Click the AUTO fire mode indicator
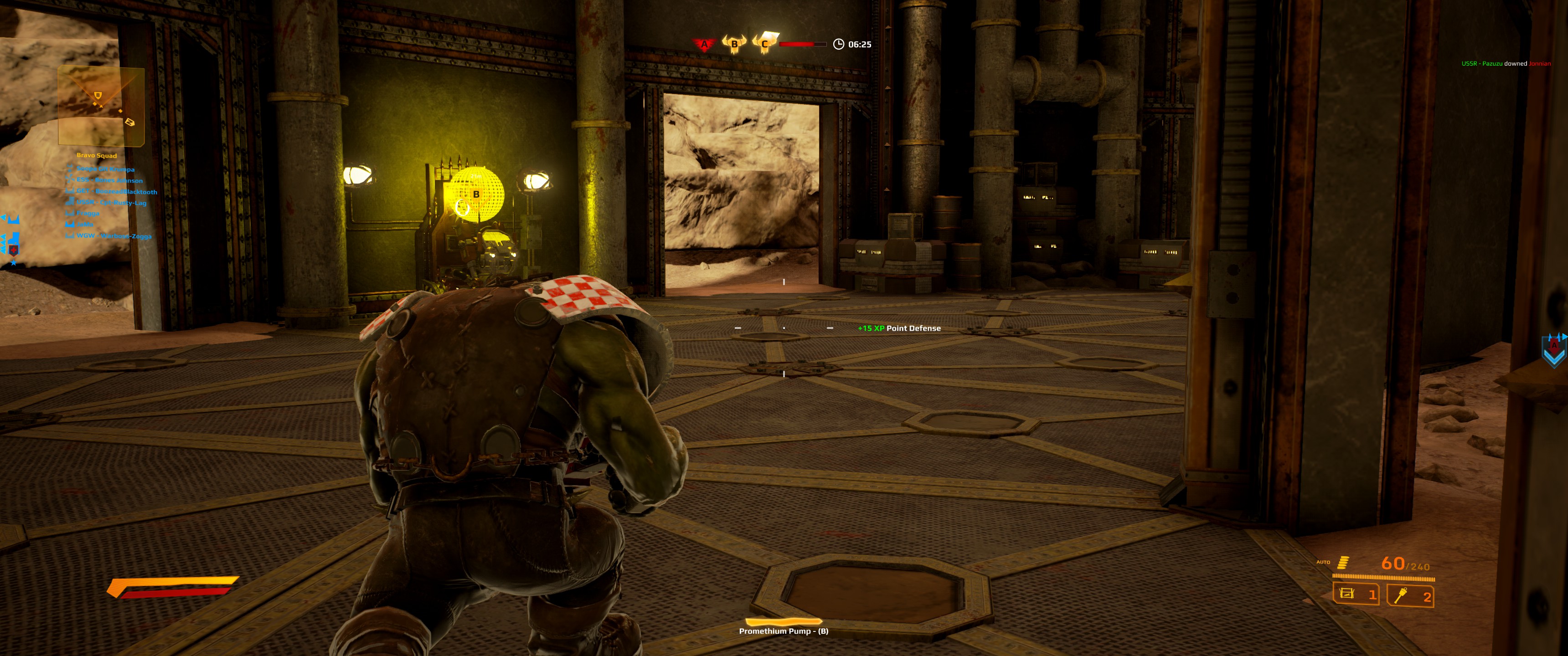Viewport: 1568px width, 656px height. click(x=1323, y=562)
